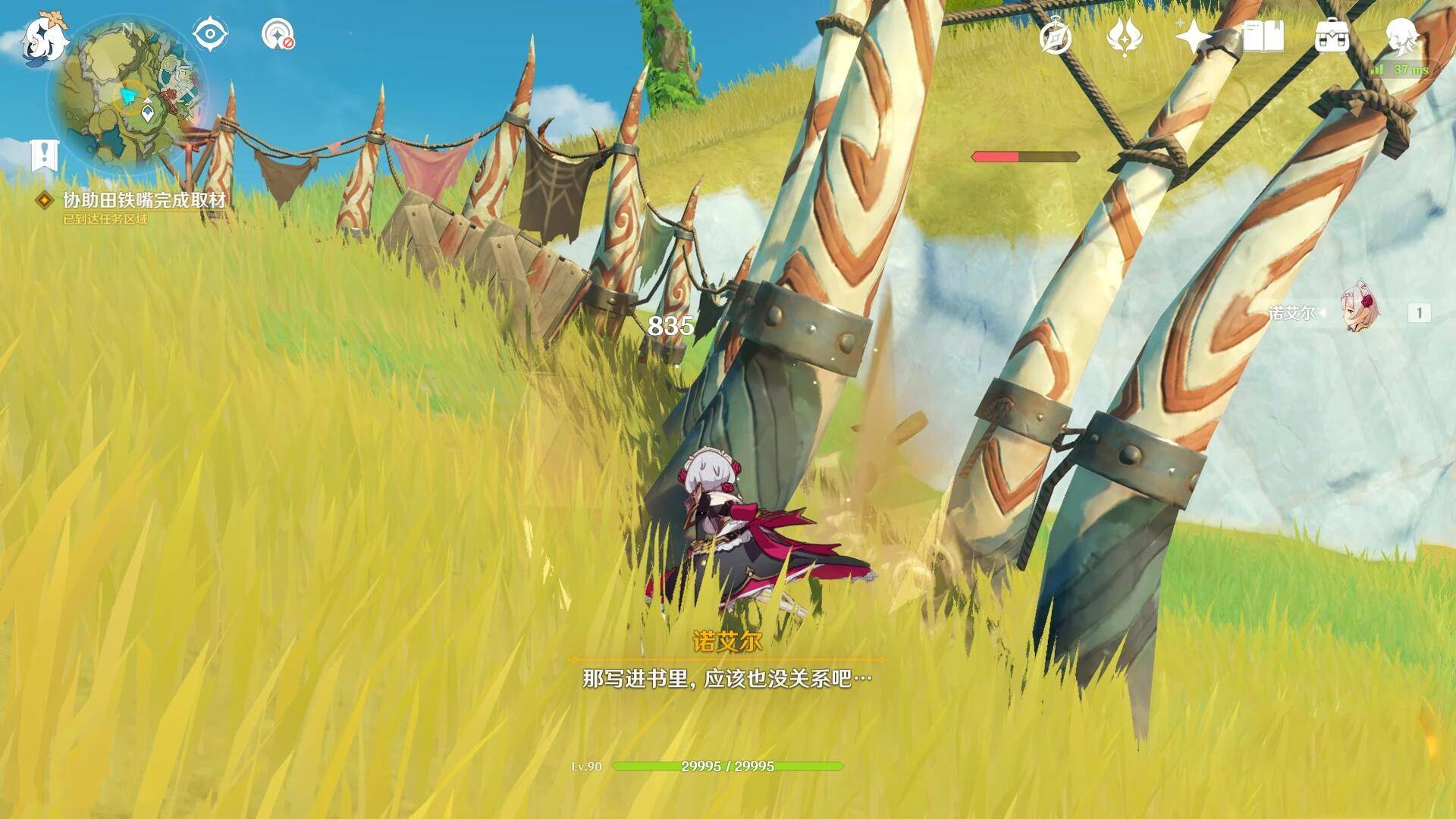The width and height of the screenshot is (1456, 819).
Task: Click the signal-blocked radar icon
Action: pyautogui.click(x=278, y=35)
